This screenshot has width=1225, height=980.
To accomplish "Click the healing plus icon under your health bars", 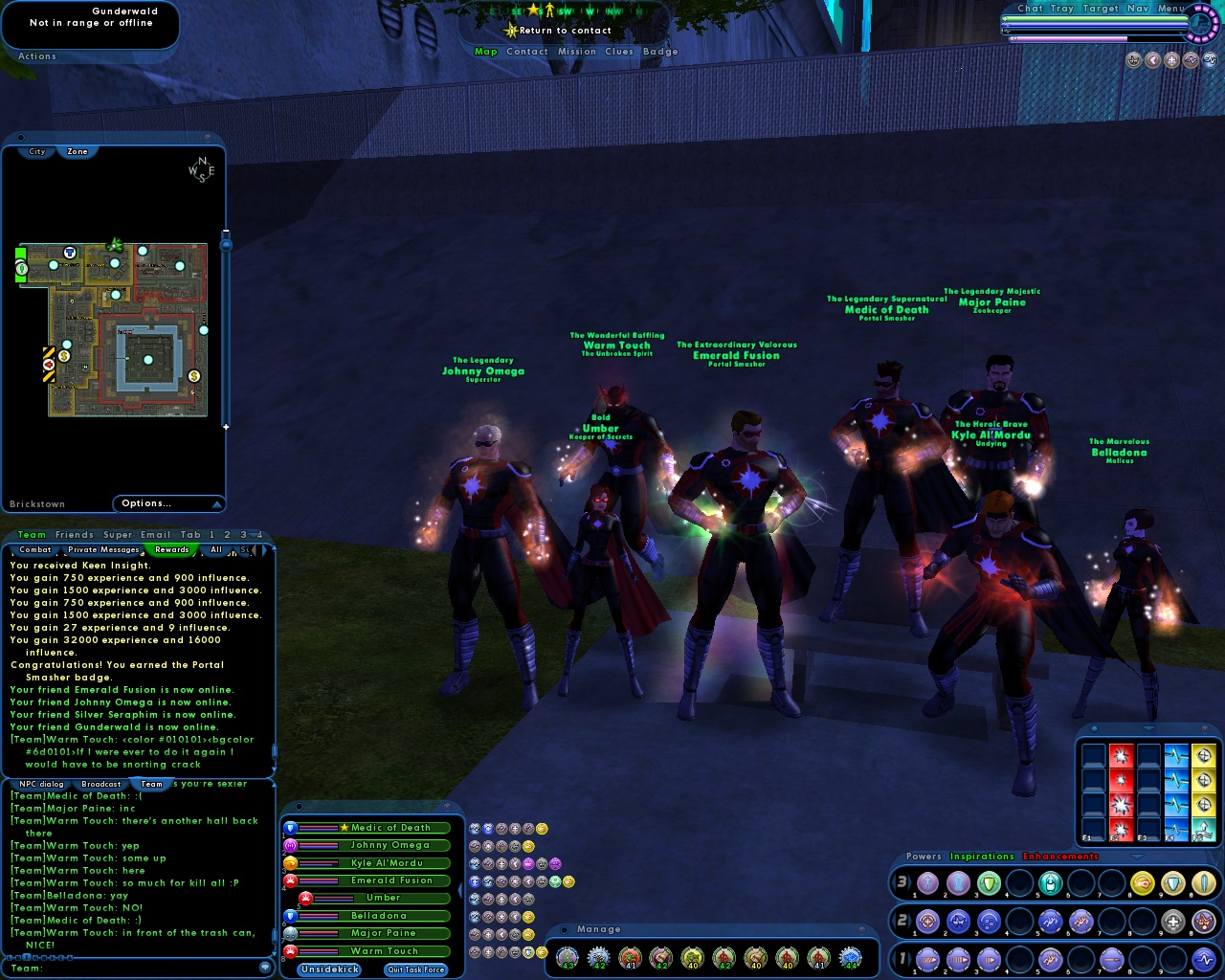I will (1171, 59).
